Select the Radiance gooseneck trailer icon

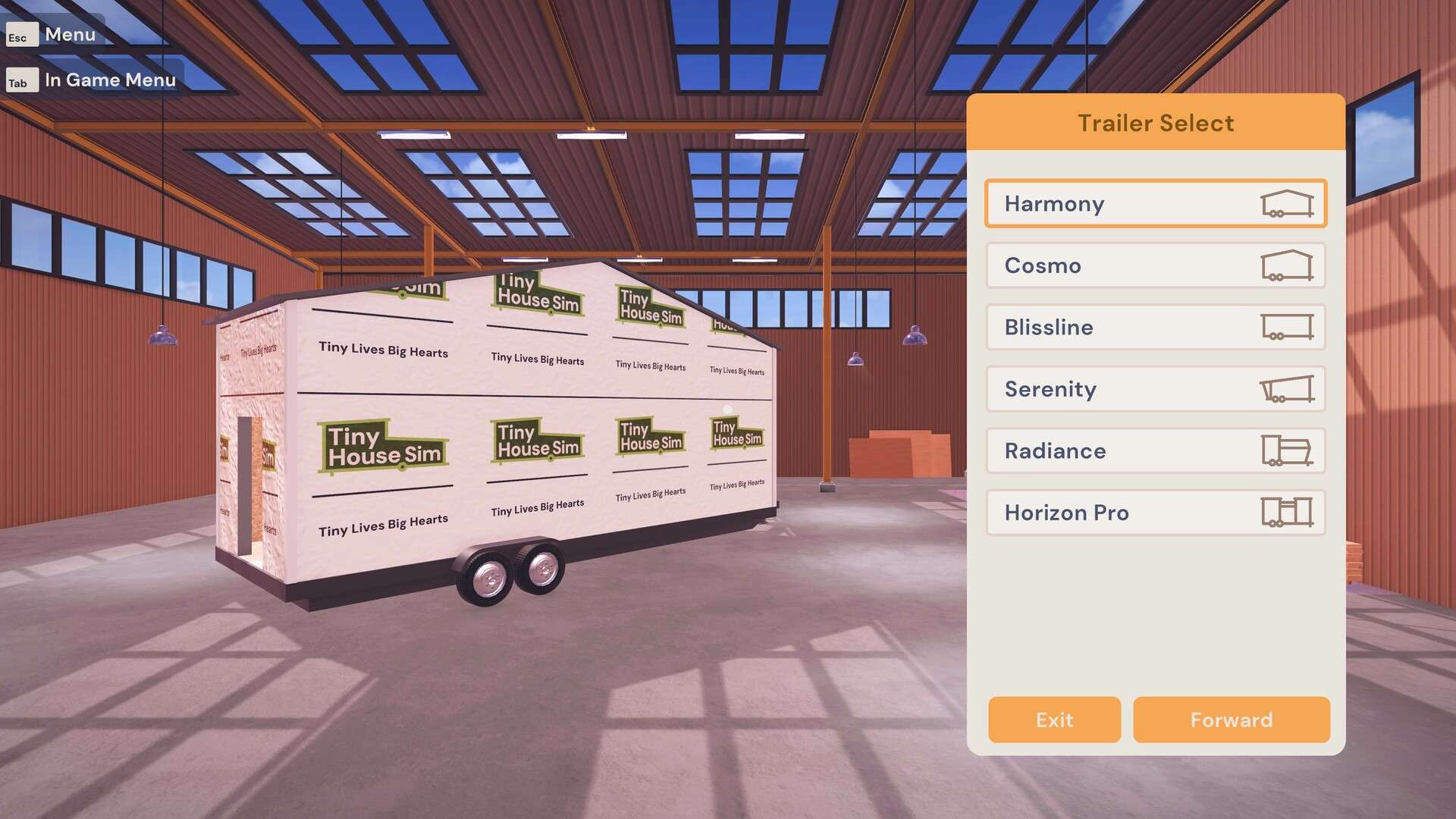pos(1288,450)
